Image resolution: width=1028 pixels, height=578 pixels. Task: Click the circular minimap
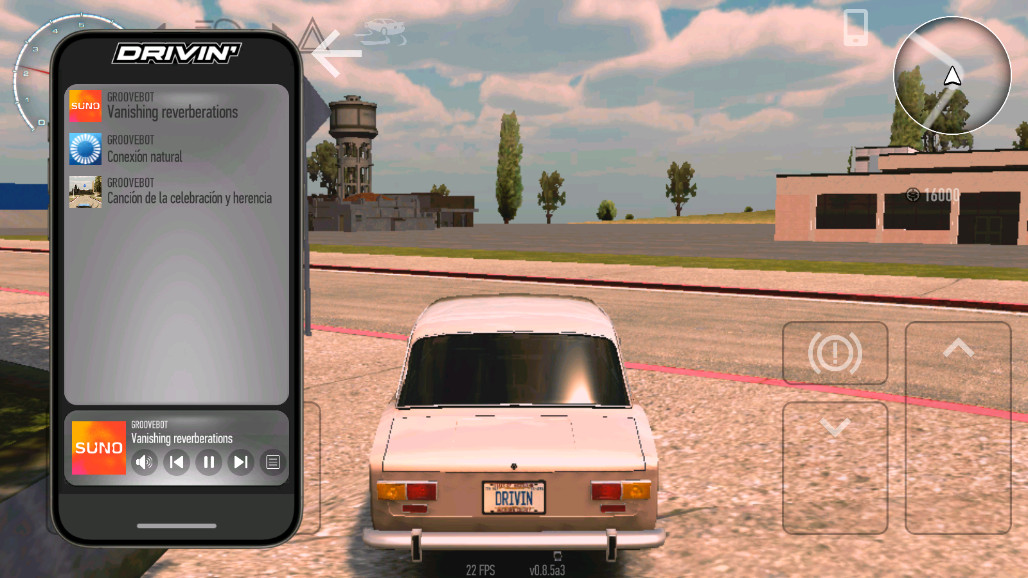pyautogui.click(x=952, y=76)
